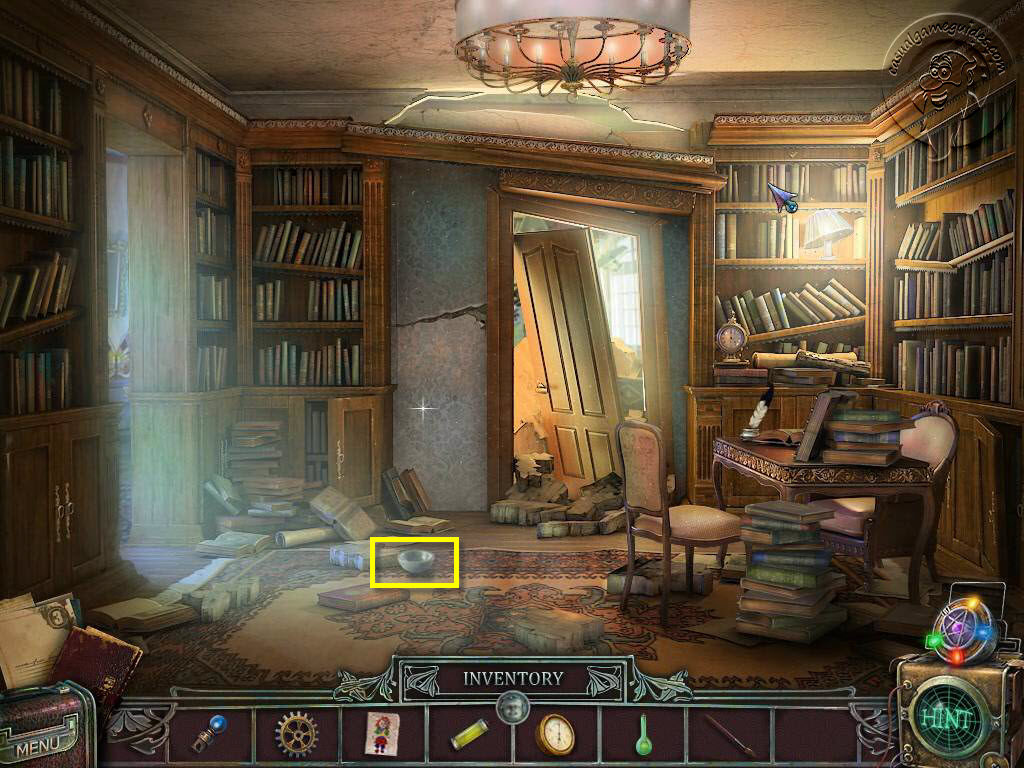Screen dimensions: 1024x768
Task: Select the paintbrush inventory item
Action: point(729,734)
